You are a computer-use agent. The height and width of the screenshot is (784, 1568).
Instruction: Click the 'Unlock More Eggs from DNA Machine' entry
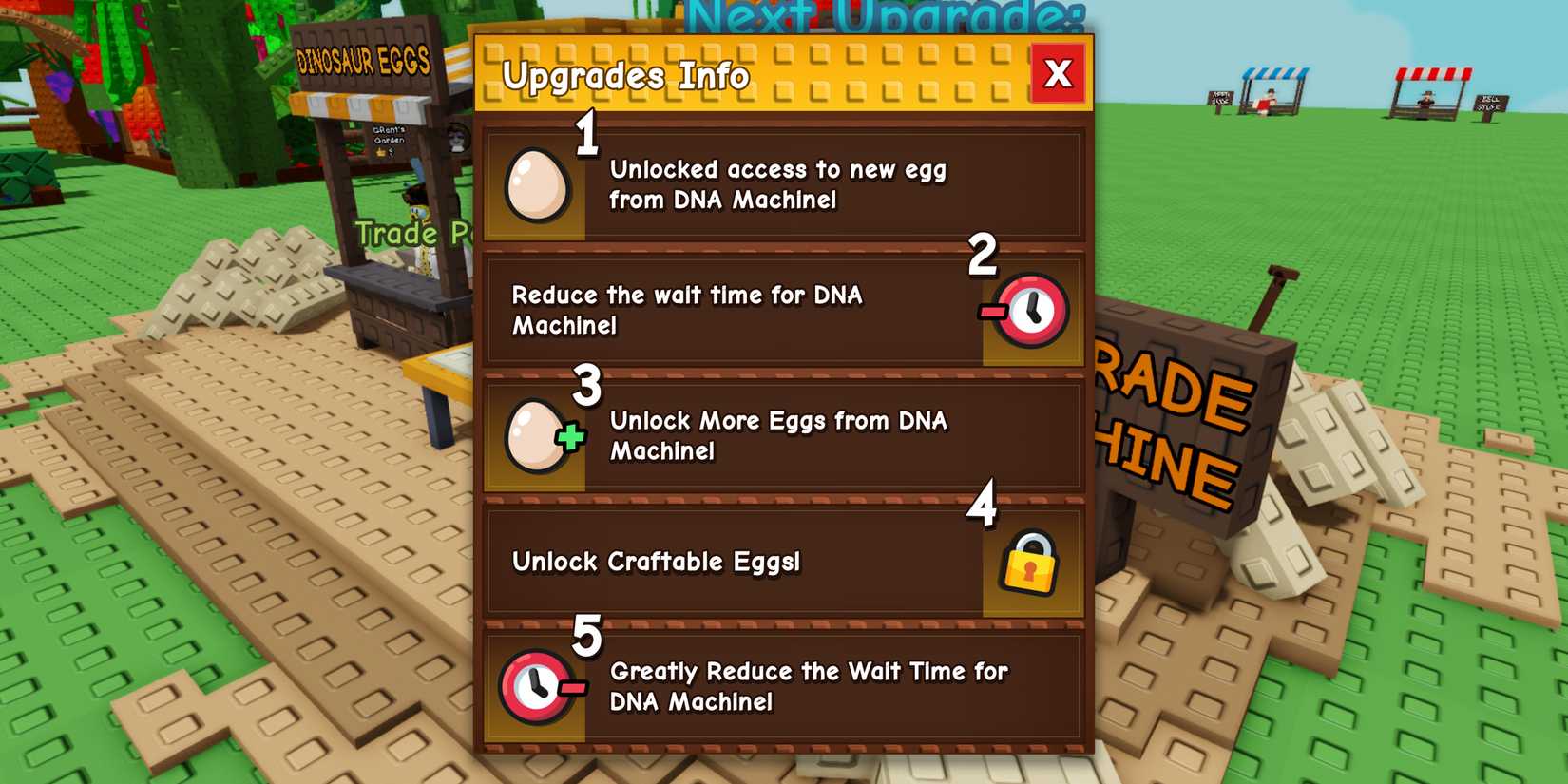click(779, 436)
